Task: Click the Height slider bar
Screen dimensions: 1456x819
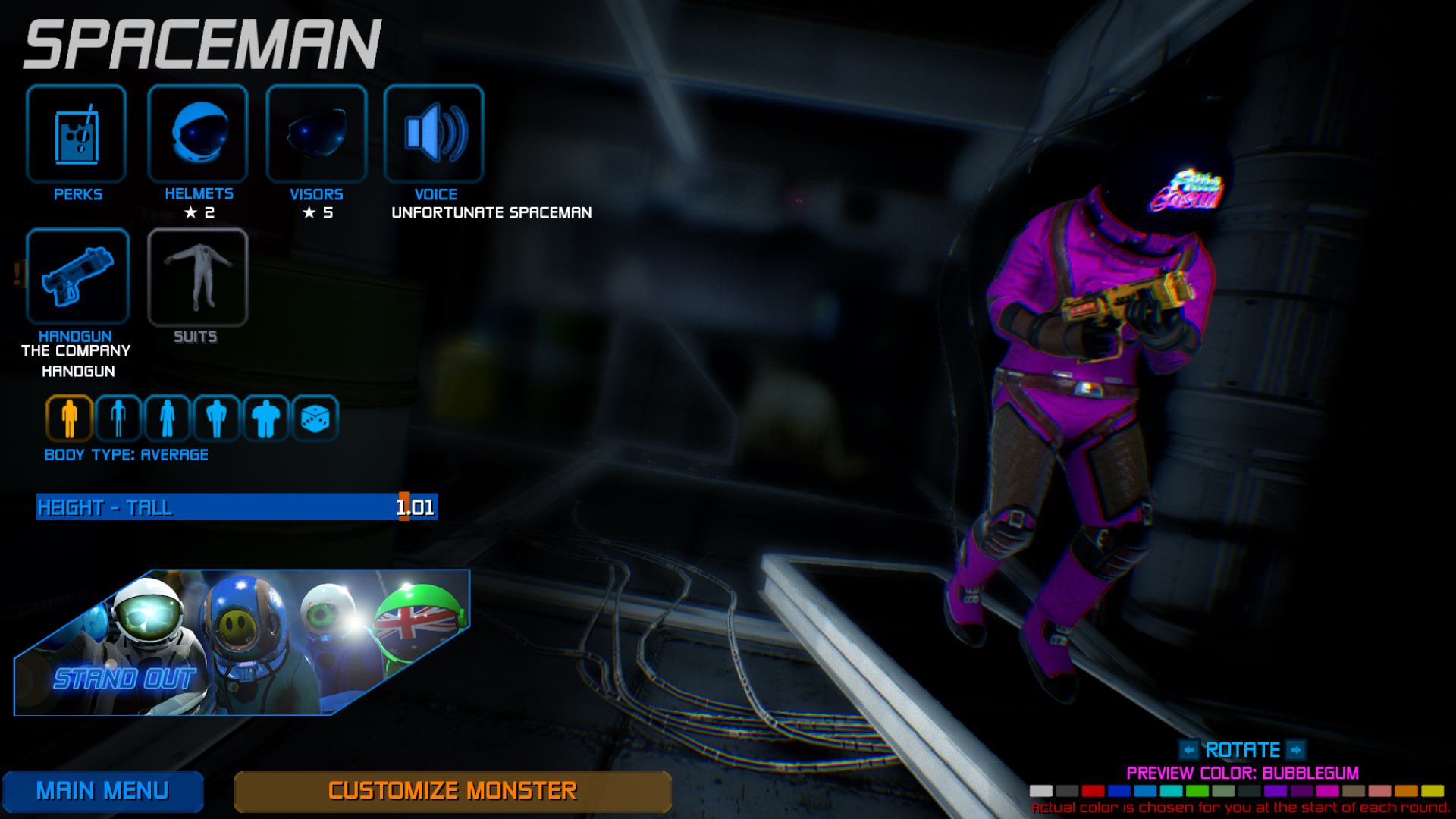Action: 237,507
